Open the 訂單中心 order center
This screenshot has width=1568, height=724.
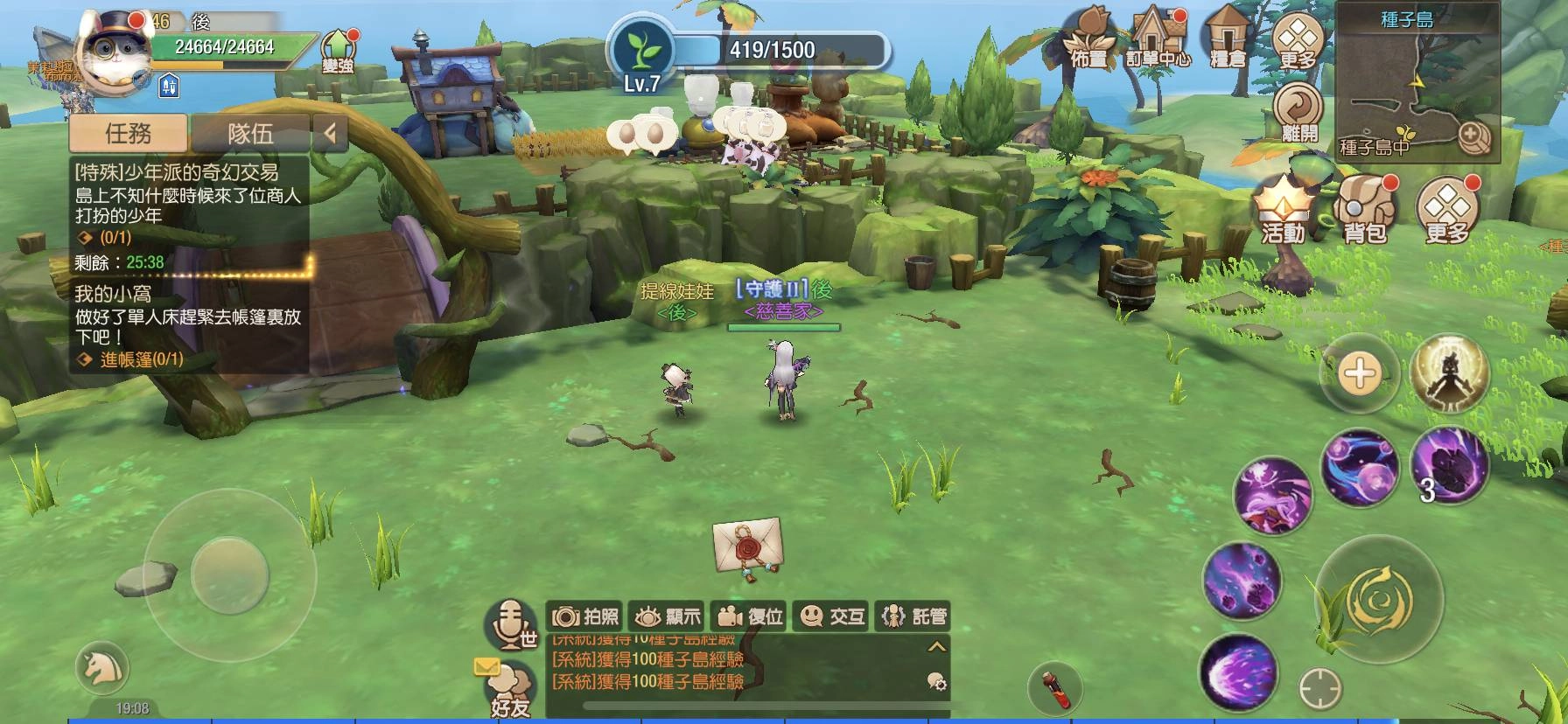coord(1158,39)
